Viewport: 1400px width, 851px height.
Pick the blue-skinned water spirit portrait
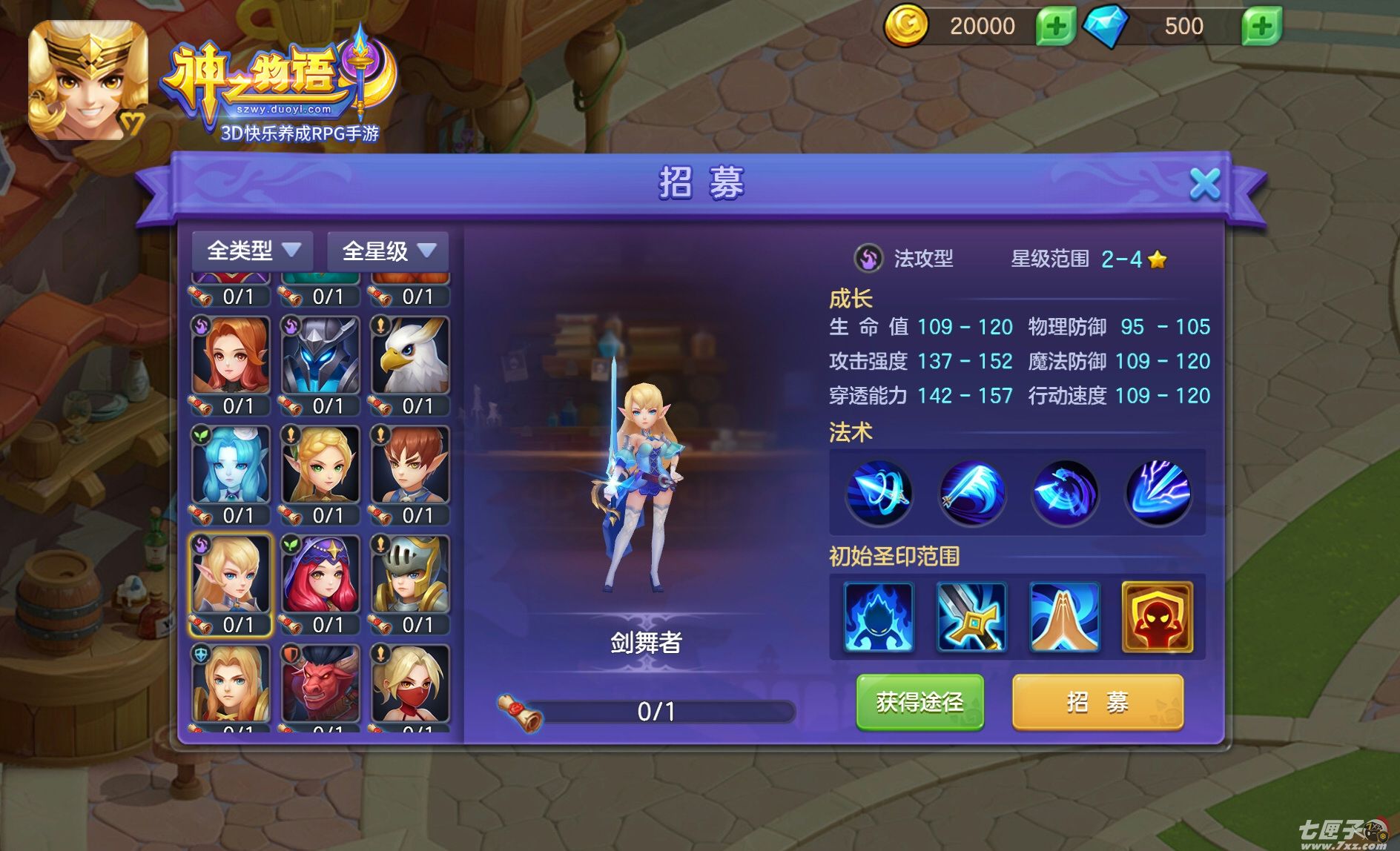(x=231, y=466)
